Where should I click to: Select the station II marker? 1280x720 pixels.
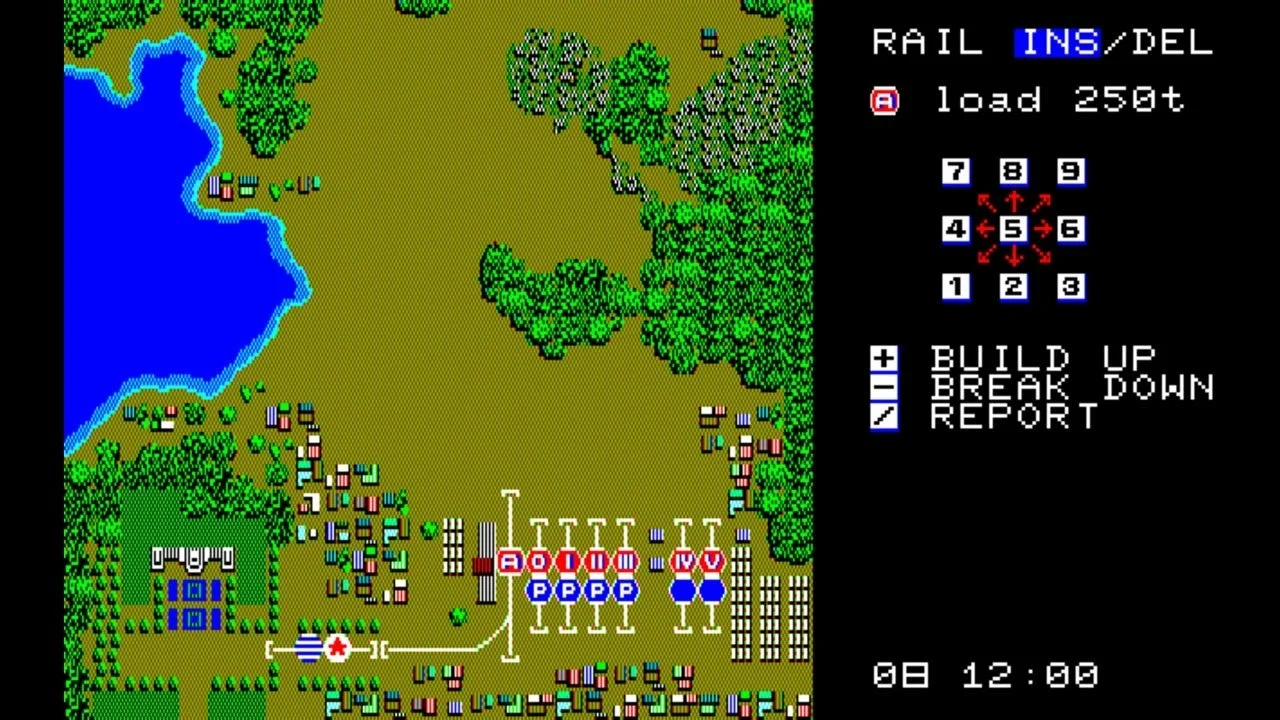[594, 562]
